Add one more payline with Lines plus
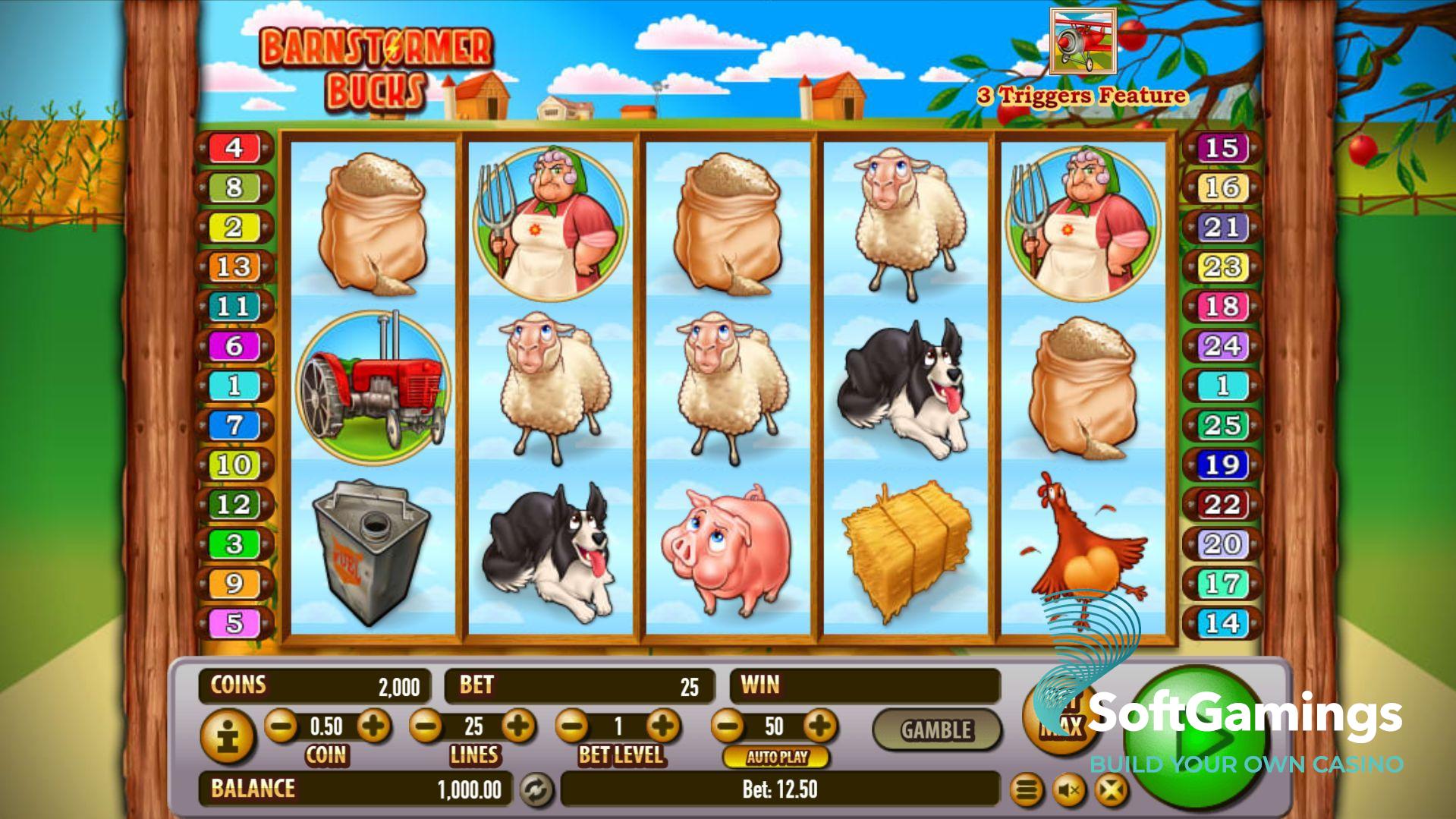1456x819 pixels. [x=518, y=726]
